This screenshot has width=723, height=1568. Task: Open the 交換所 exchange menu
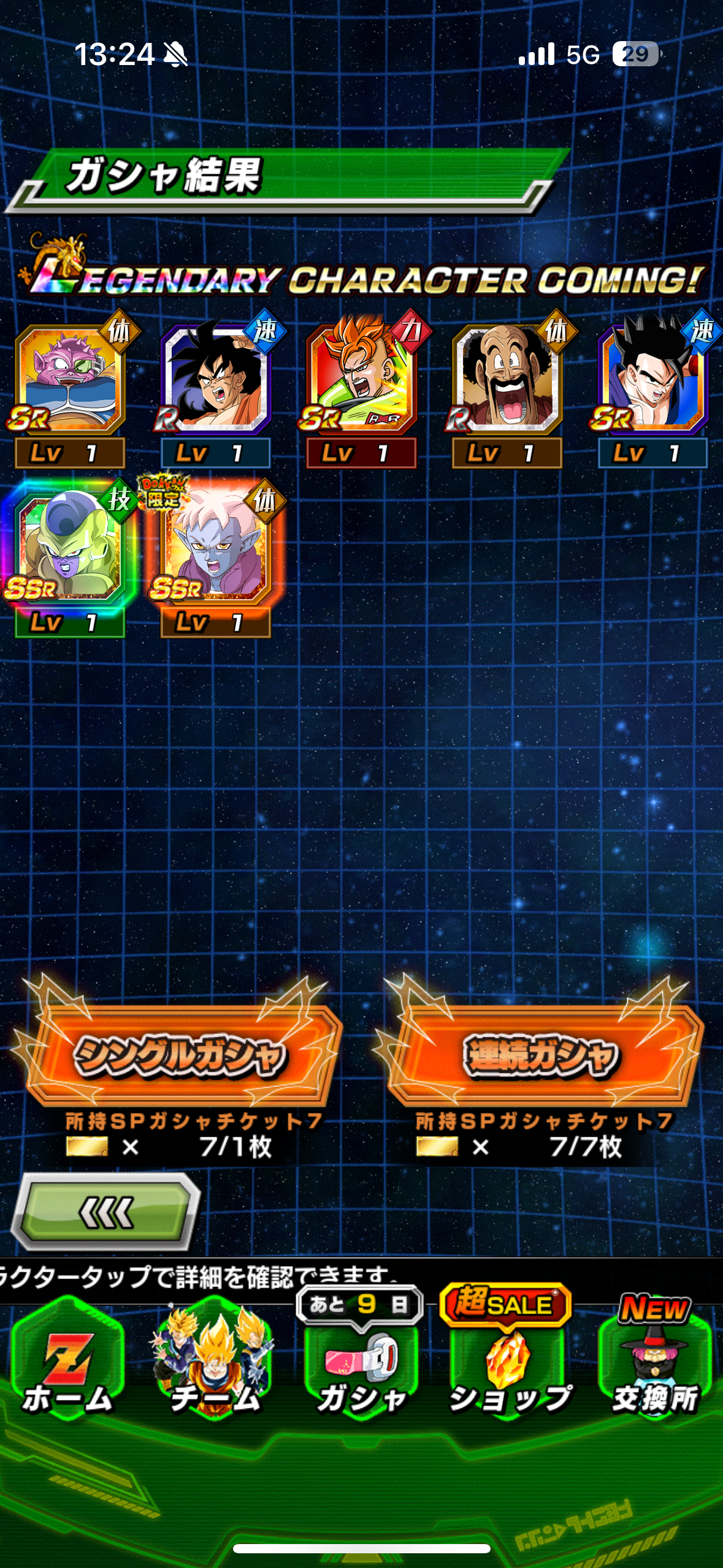tap(655, 1365)
